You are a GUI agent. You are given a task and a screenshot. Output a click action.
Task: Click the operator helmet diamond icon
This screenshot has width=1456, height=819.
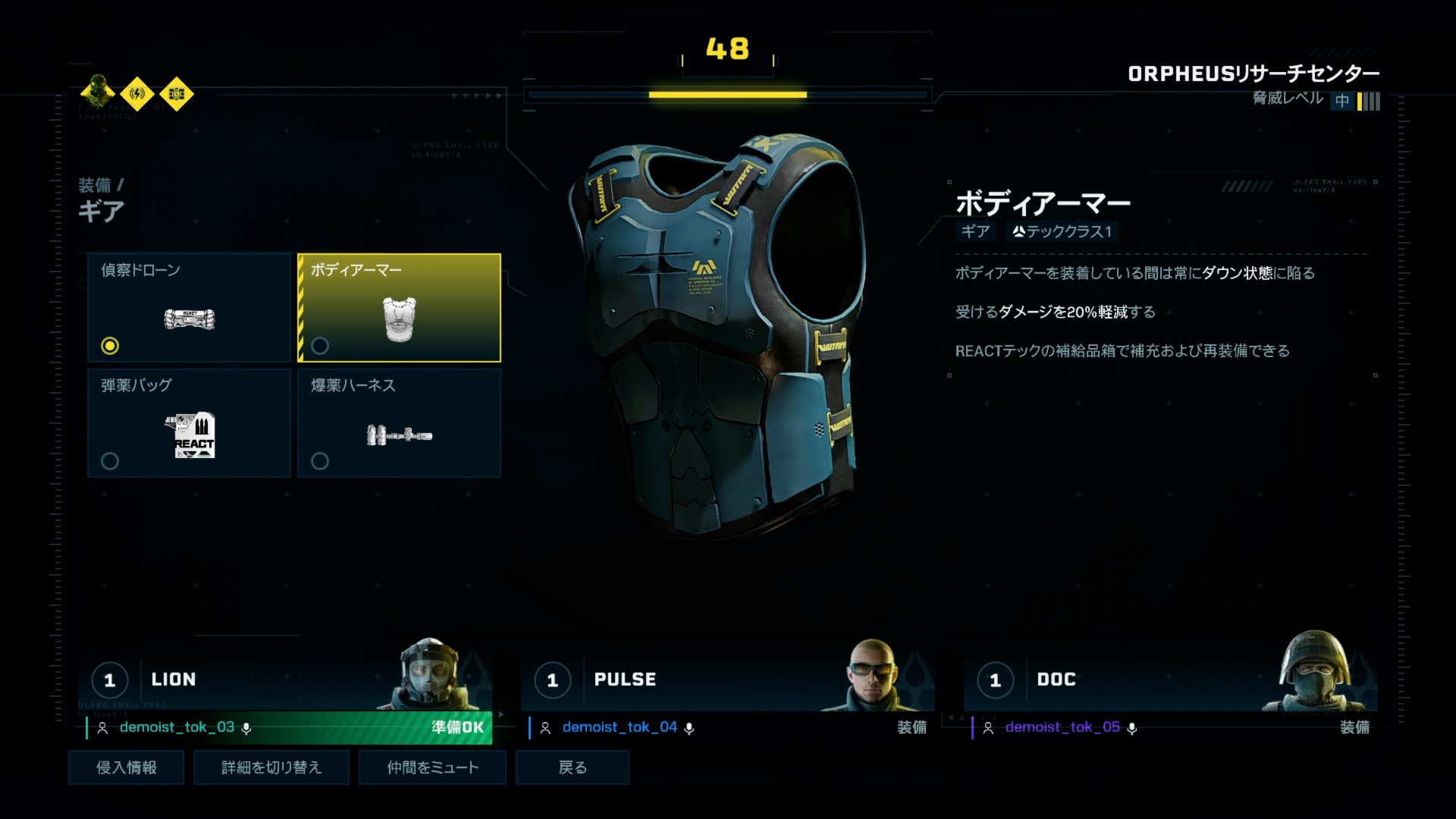point(98,93)
